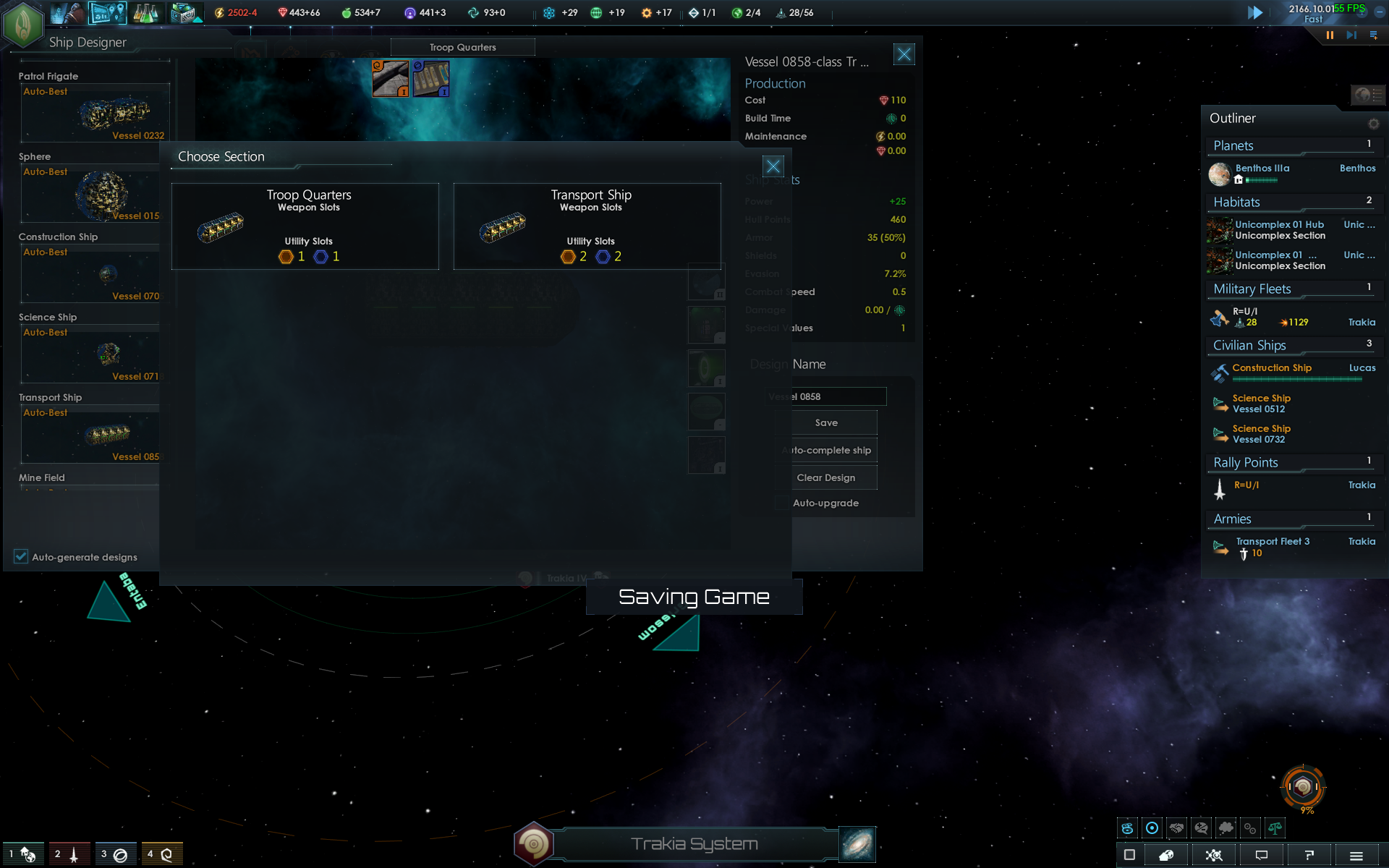Clear the current ship design
The height and width of the screenshot is (868, 1389).
pos(826,477)
